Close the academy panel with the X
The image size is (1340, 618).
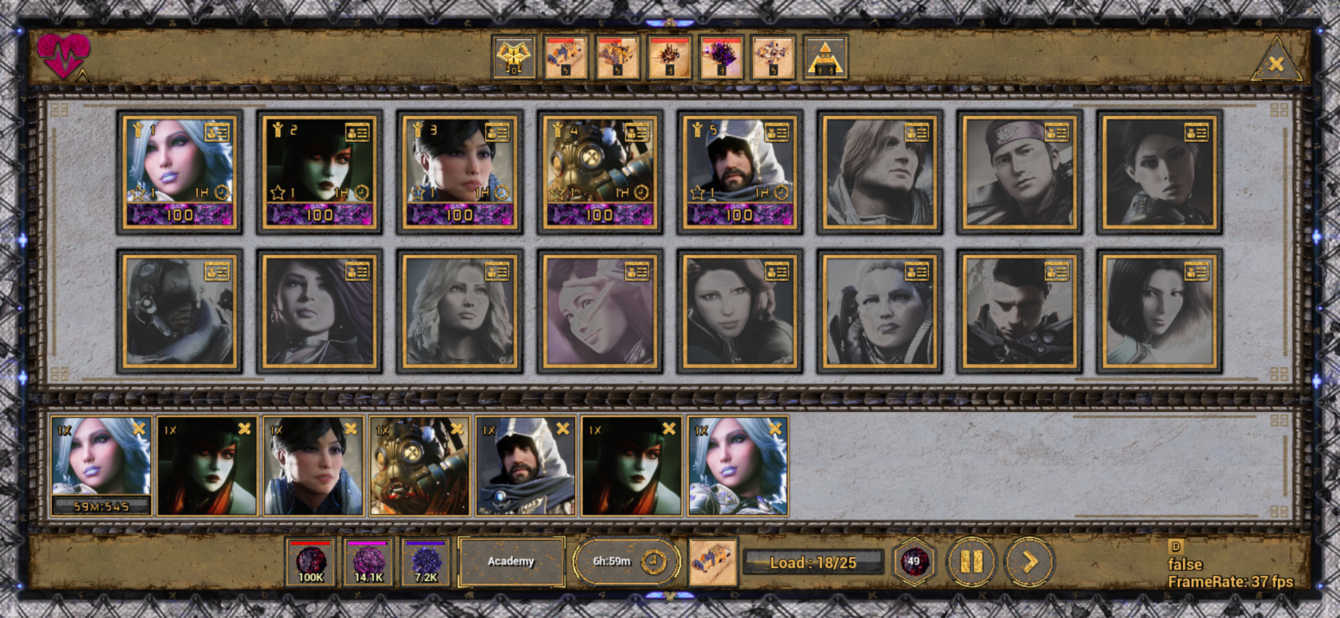[1276, 63]
